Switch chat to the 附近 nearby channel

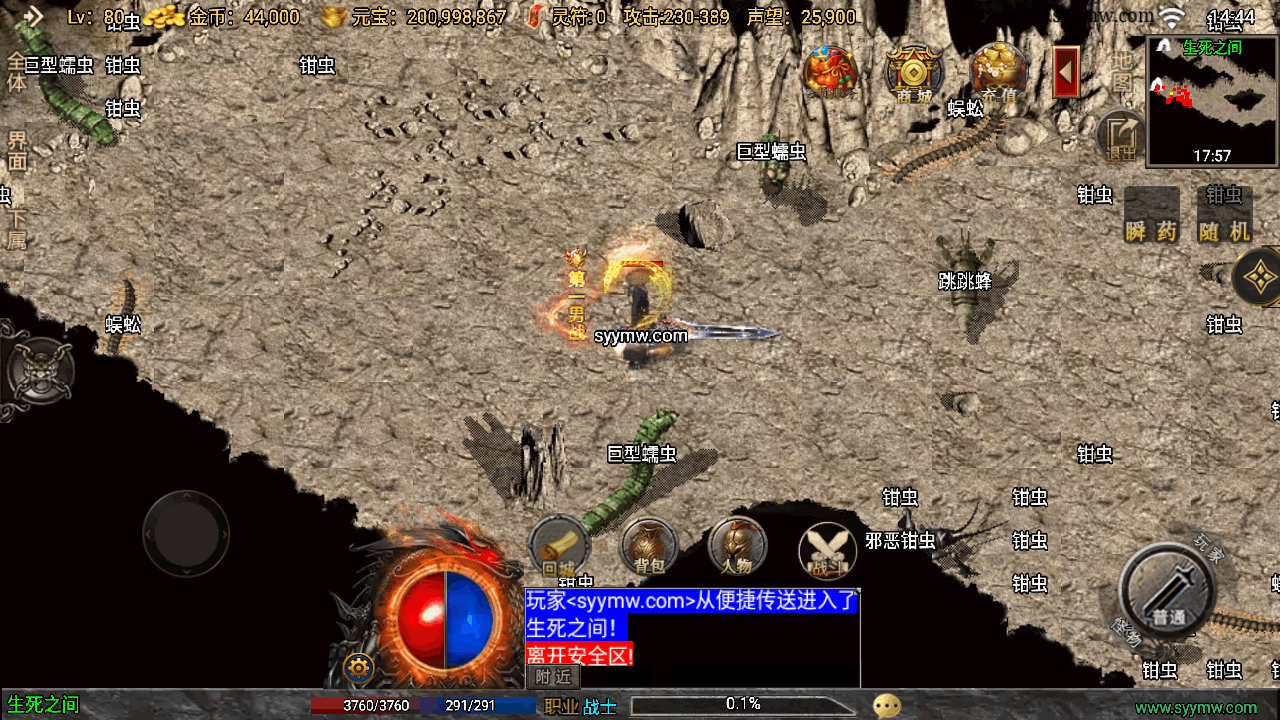pyautogui.click(x=553, y=677)
